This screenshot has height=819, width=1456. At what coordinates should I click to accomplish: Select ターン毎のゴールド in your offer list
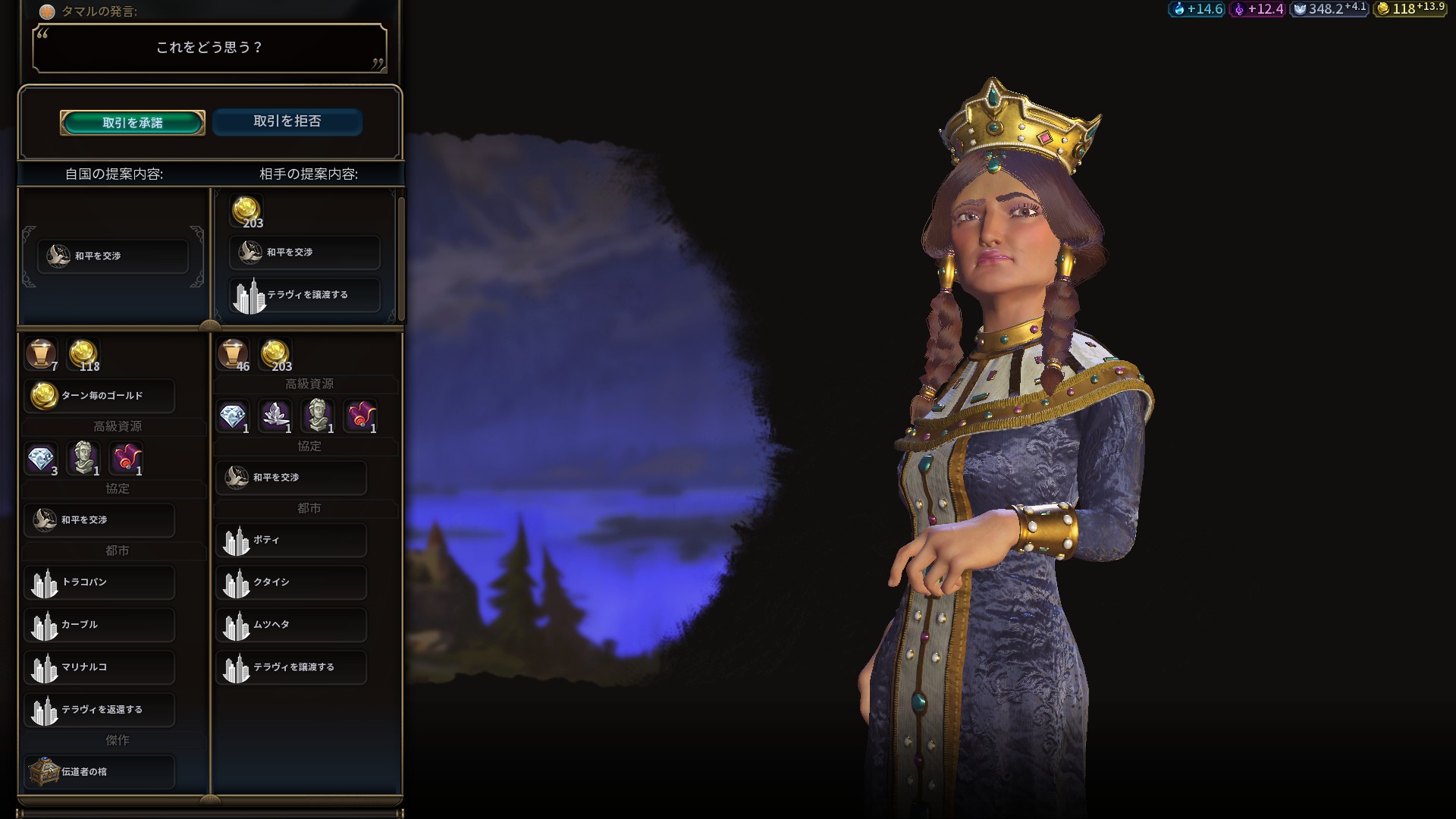99,396
